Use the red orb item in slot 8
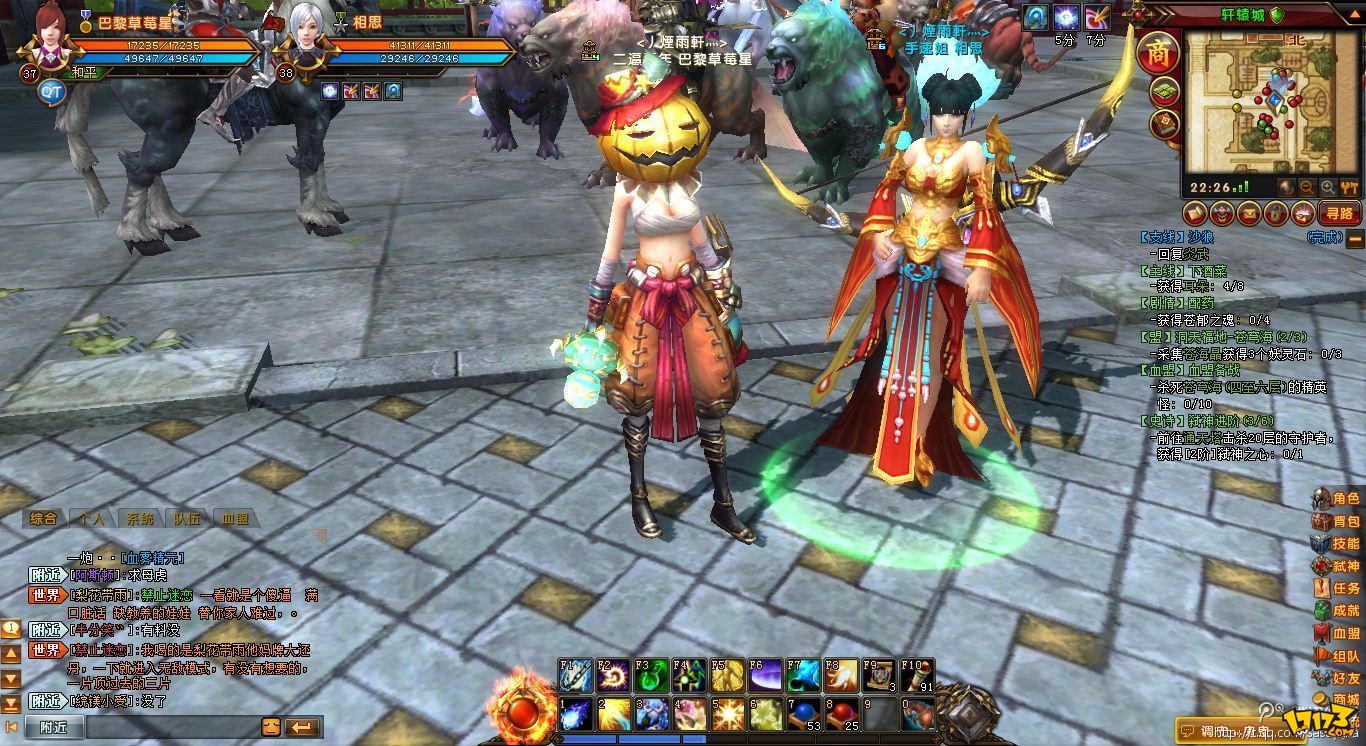Viewport: 1366px width, 746px height. pos(841,714)
